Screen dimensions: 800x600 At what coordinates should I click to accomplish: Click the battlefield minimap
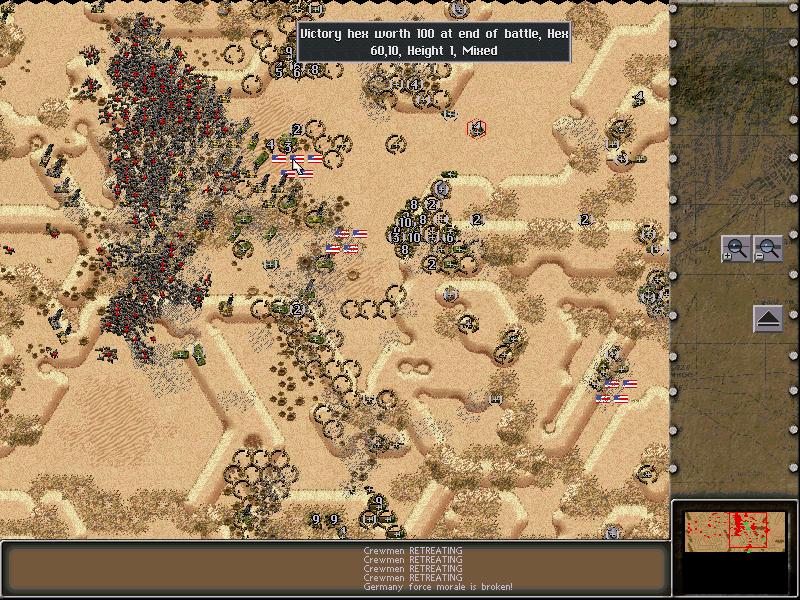734,528
